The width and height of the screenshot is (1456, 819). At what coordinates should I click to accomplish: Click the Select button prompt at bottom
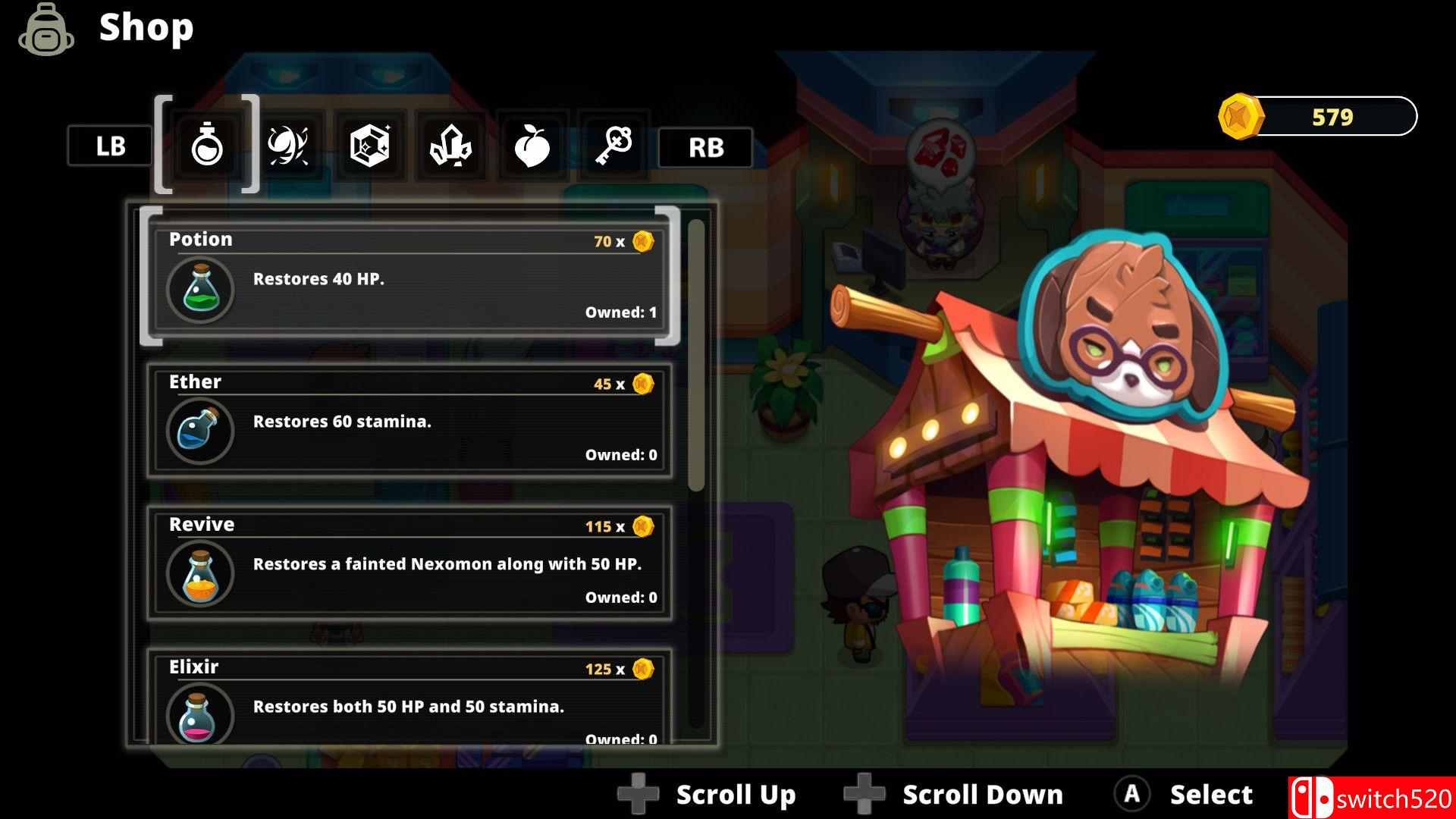1189,794
